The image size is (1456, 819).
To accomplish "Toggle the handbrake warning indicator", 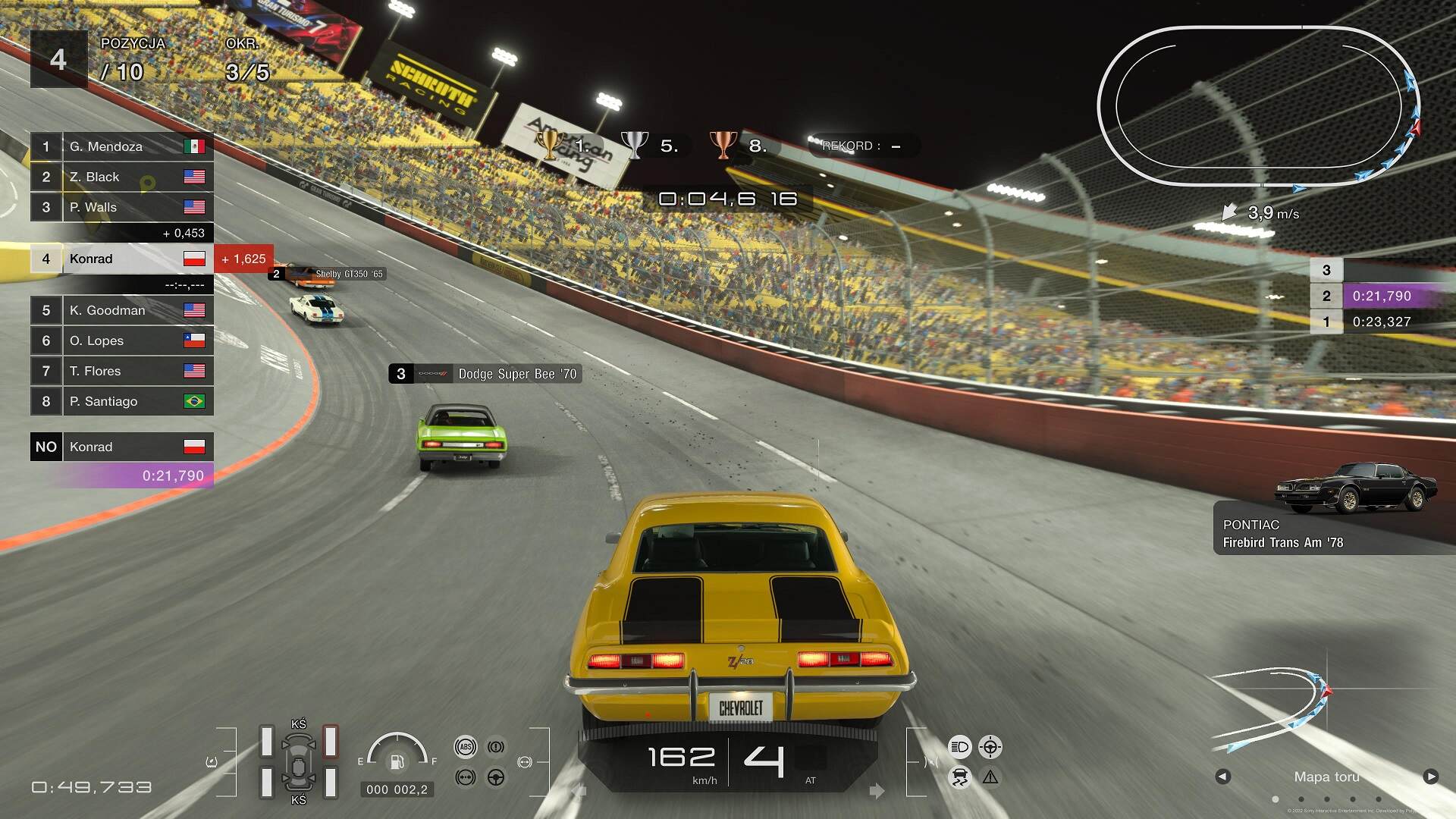I will pos(495,746).
